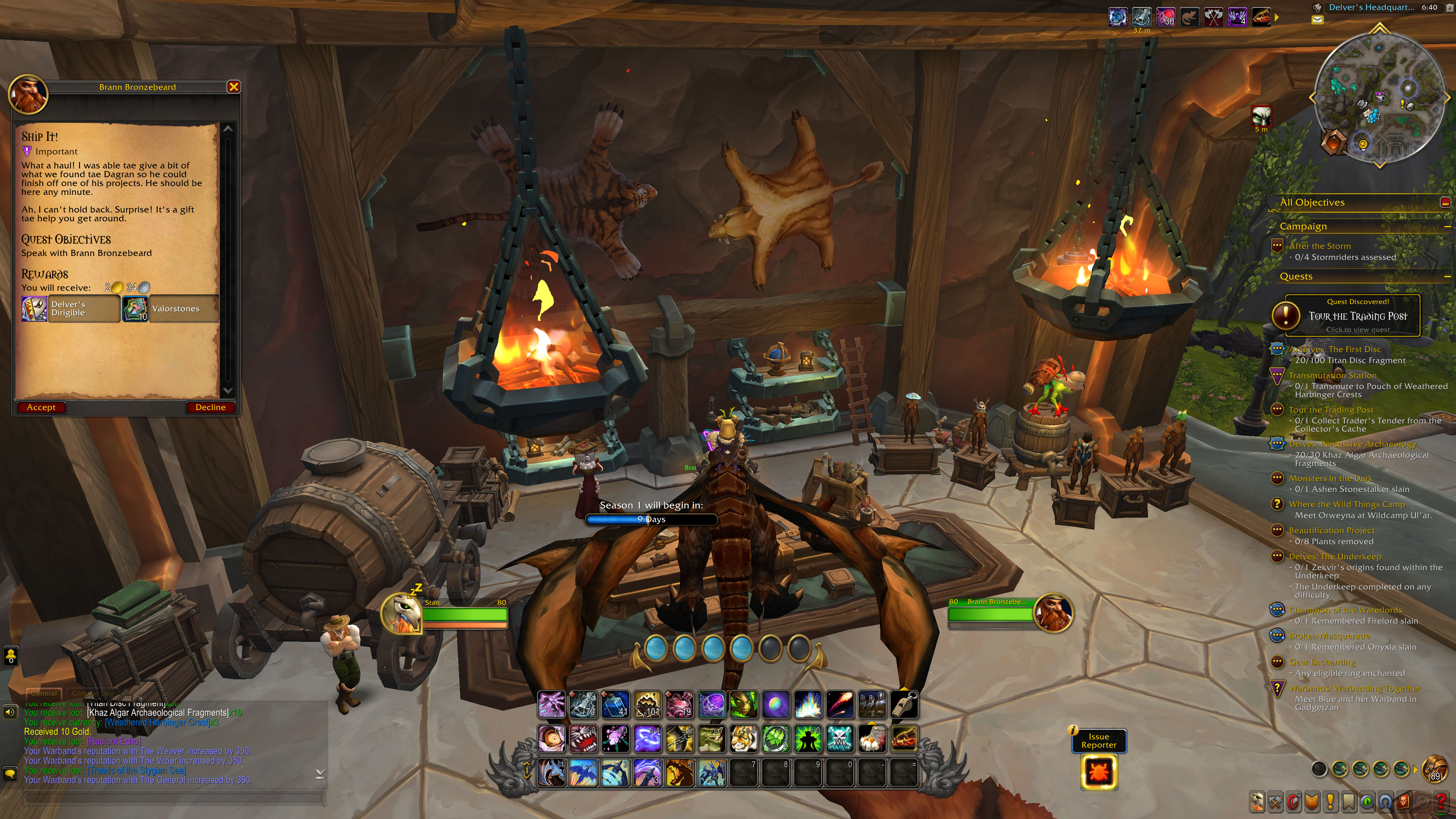Click Stan's player portrait
This screenshot has width=1456, height=819.
click(401, 613)
